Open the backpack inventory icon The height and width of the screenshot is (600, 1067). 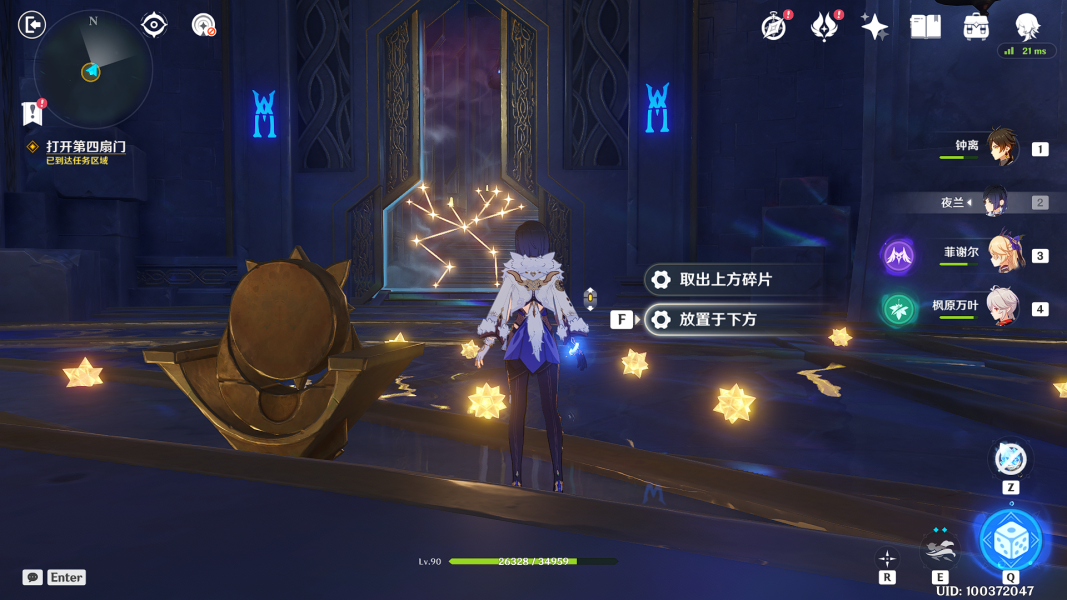click(976, 27)
